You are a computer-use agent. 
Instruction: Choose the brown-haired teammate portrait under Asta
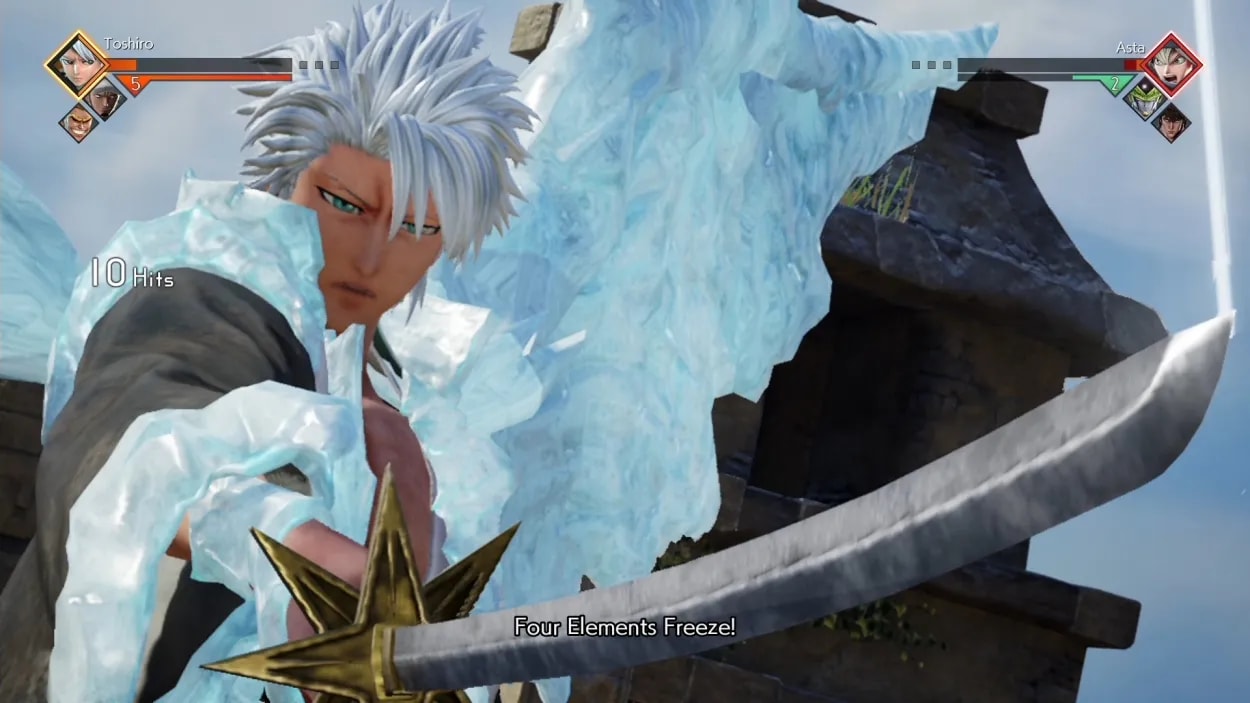[x=1171, y=122]
